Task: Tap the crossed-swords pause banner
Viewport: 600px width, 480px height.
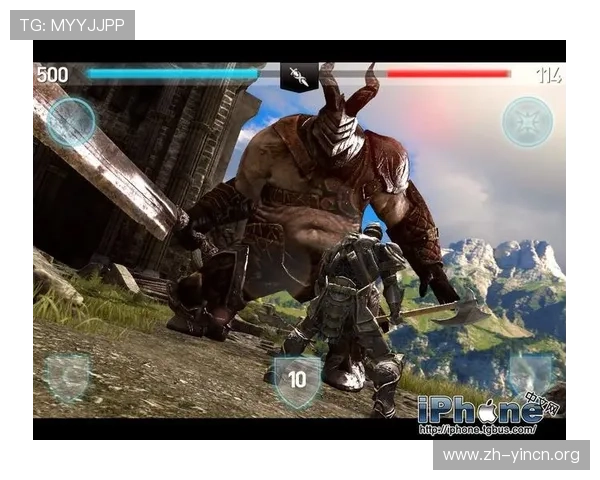Action: pyautogui.click(x=298, y=76)
